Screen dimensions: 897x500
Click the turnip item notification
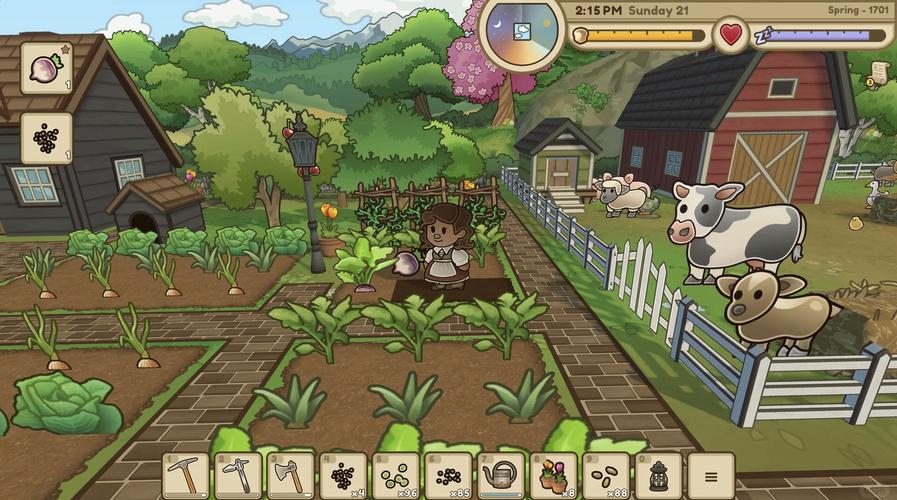pos(46,68)
